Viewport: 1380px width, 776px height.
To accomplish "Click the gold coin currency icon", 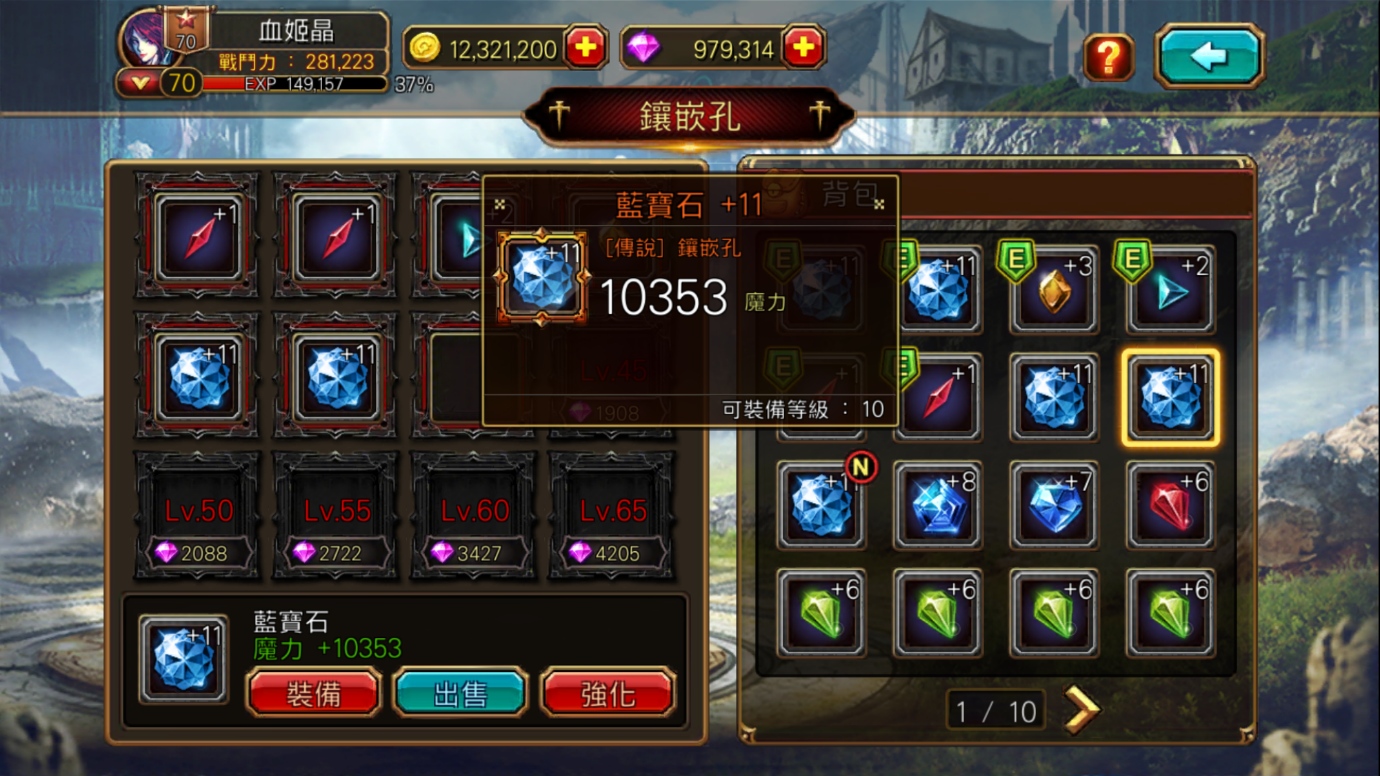I will (x=426, y=47).
